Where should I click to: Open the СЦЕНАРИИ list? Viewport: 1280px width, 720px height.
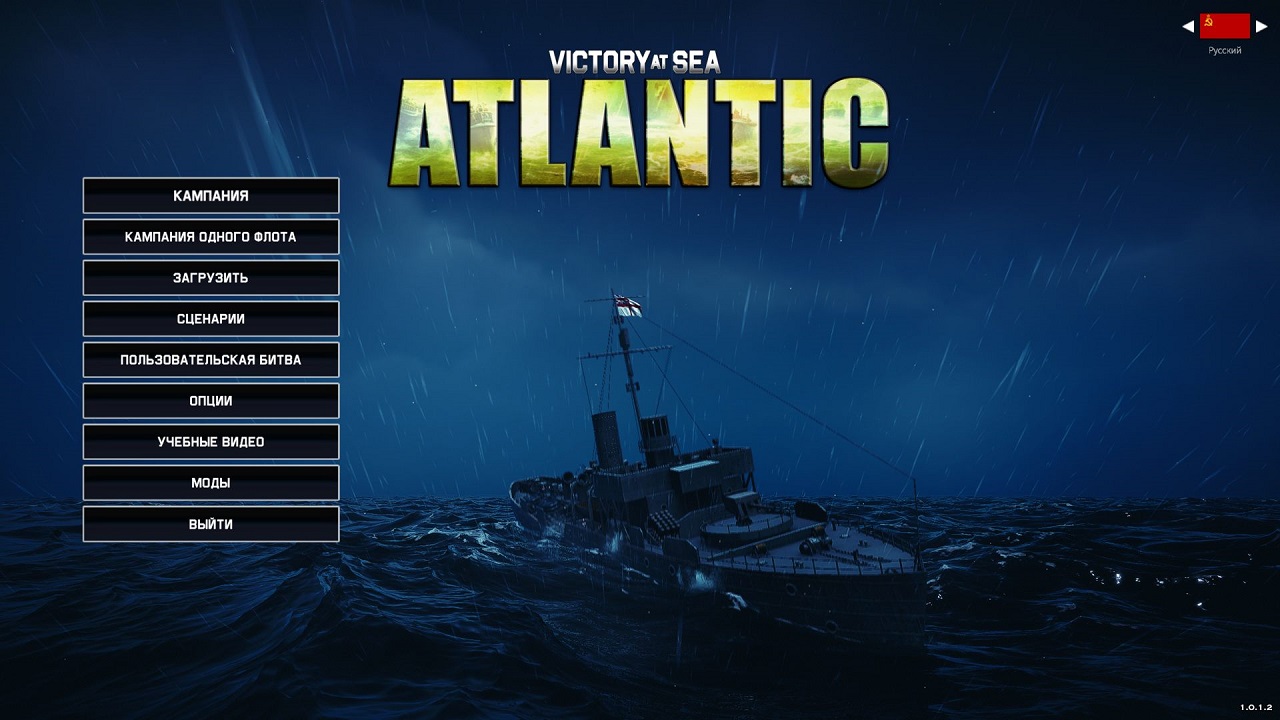click(x=210, y=318)
